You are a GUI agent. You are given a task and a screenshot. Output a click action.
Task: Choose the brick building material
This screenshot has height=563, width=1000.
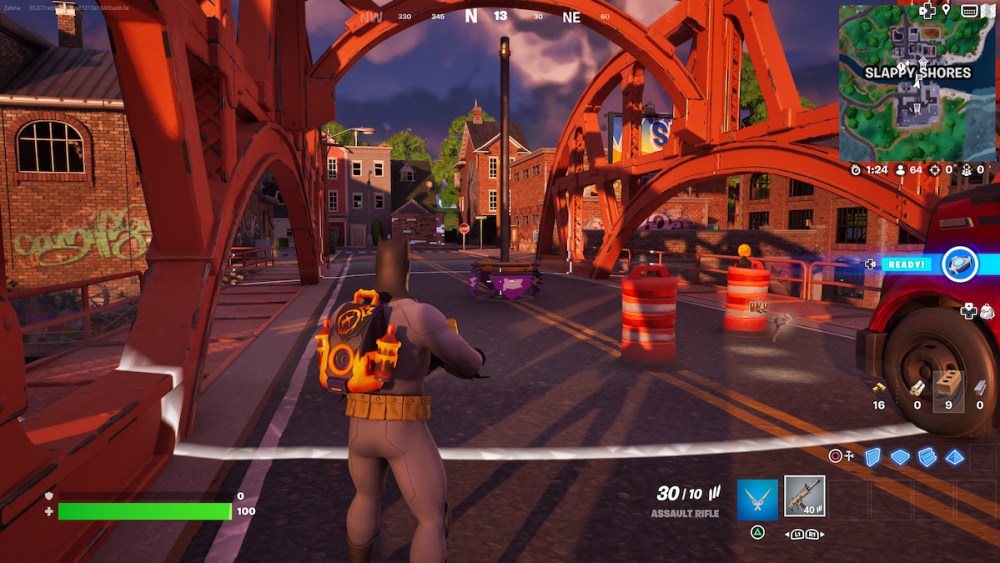949,388
